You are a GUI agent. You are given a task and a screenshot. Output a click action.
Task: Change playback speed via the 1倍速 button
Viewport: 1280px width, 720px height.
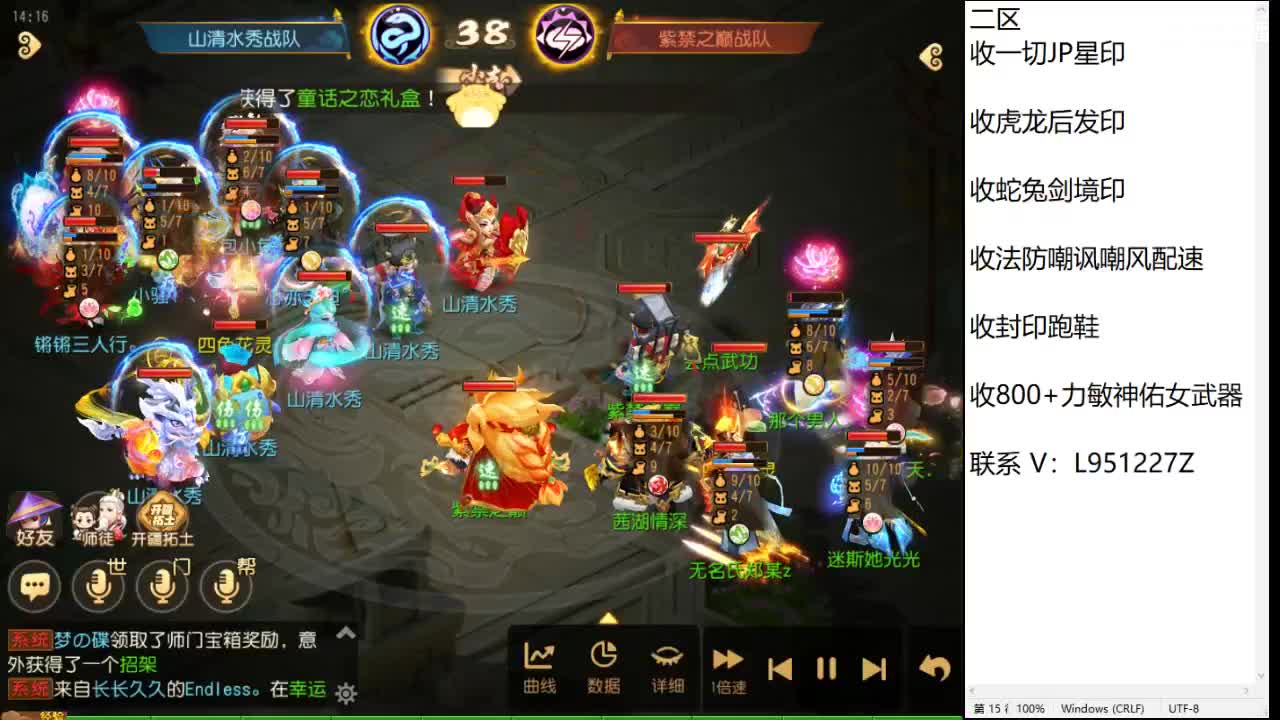pyautogui.click(x=727, y=664)
